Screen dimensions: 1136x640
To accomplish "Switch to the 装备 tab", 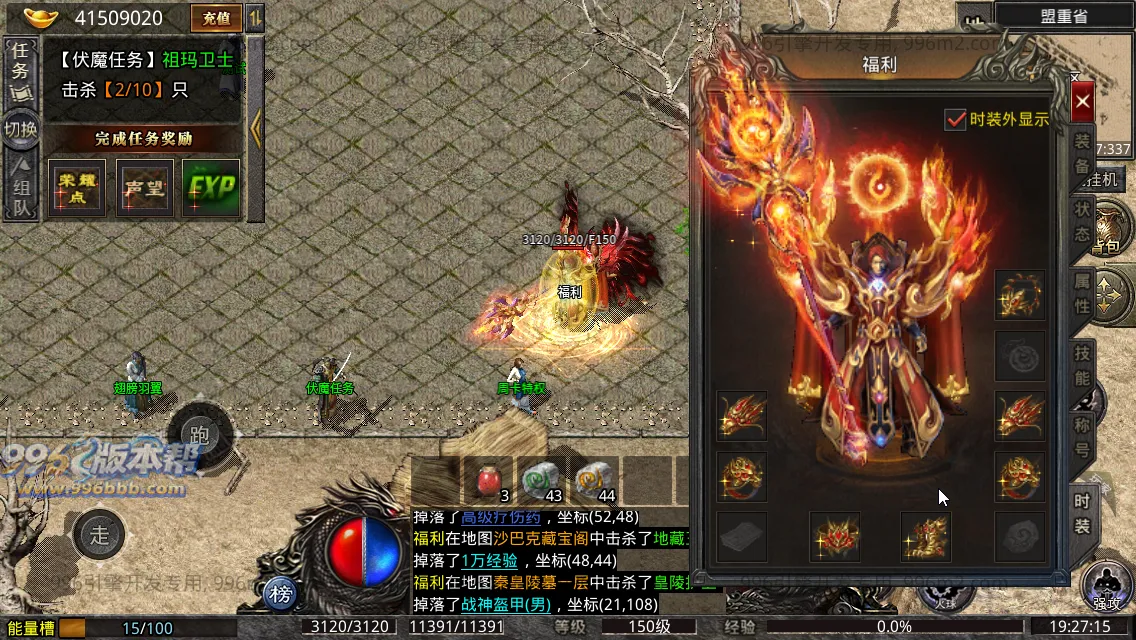I will pos(1082,155).
